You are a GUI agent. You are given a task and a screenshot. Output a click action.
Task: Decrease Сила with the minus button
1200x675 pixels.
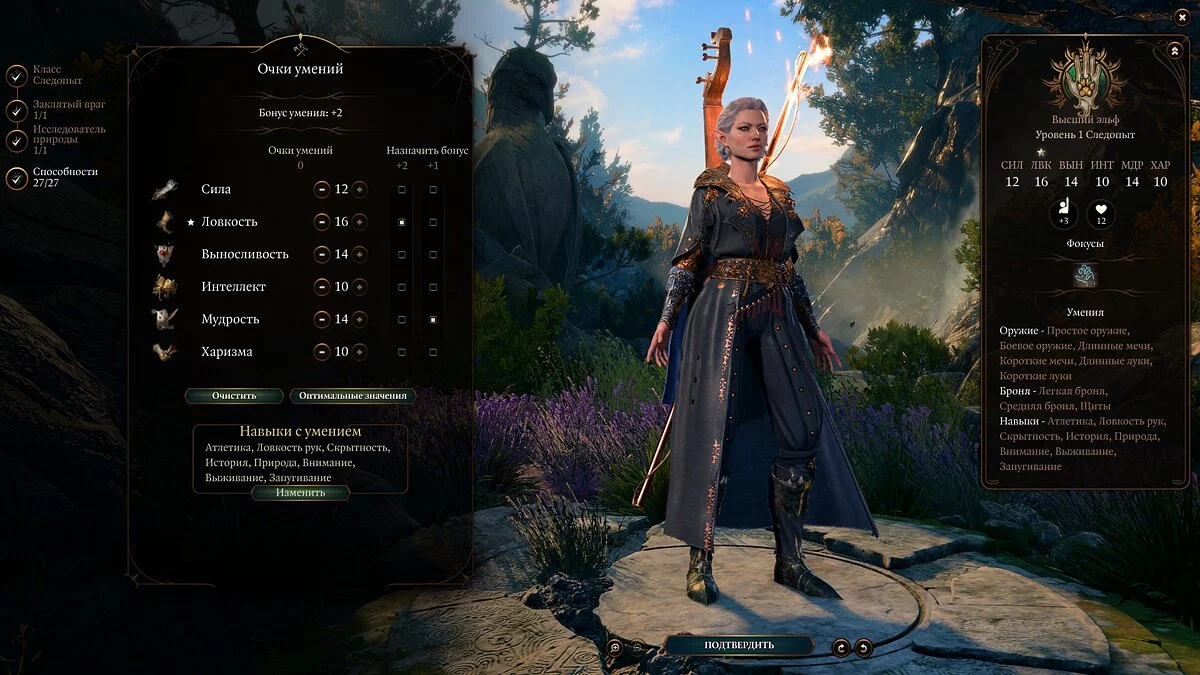coord(322,189)
